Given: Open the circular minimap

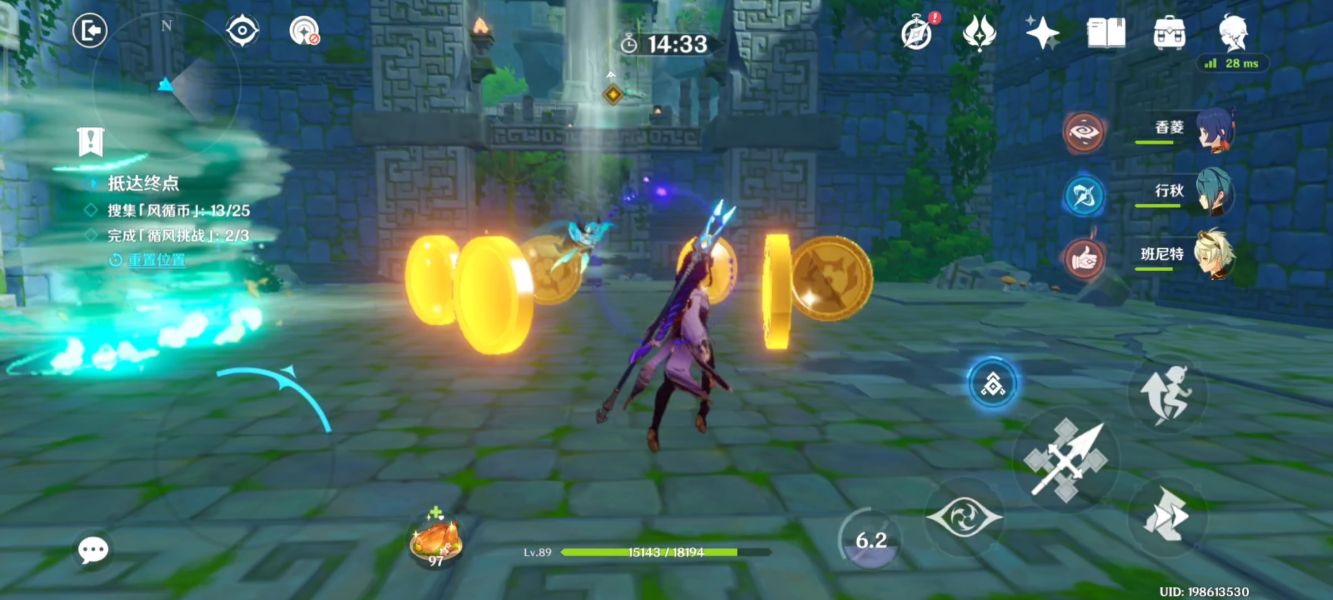Looking at the screenshot, I should tap(166, 82).
